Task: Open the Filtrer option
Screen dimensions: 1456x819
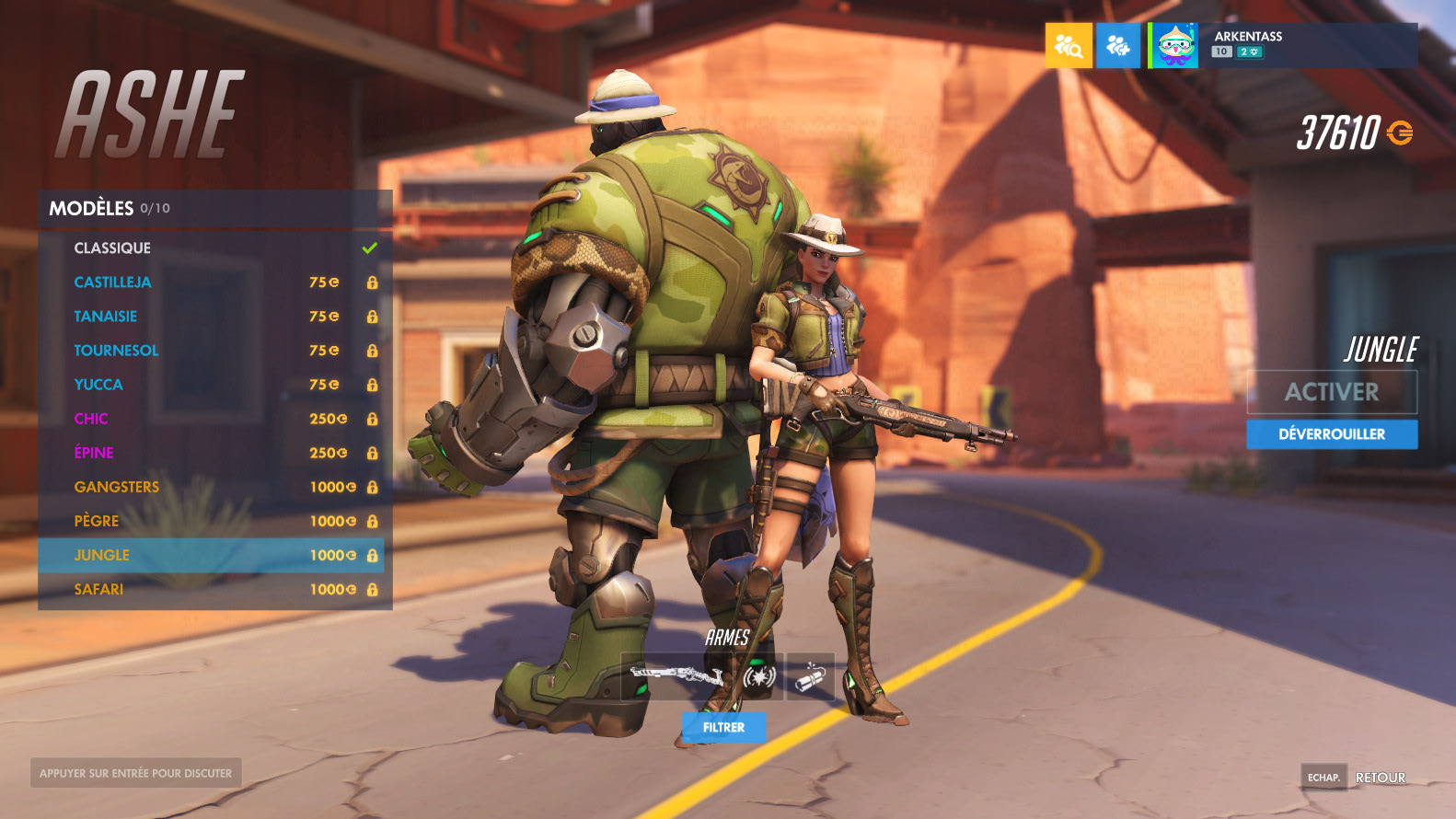Action: 723,727
